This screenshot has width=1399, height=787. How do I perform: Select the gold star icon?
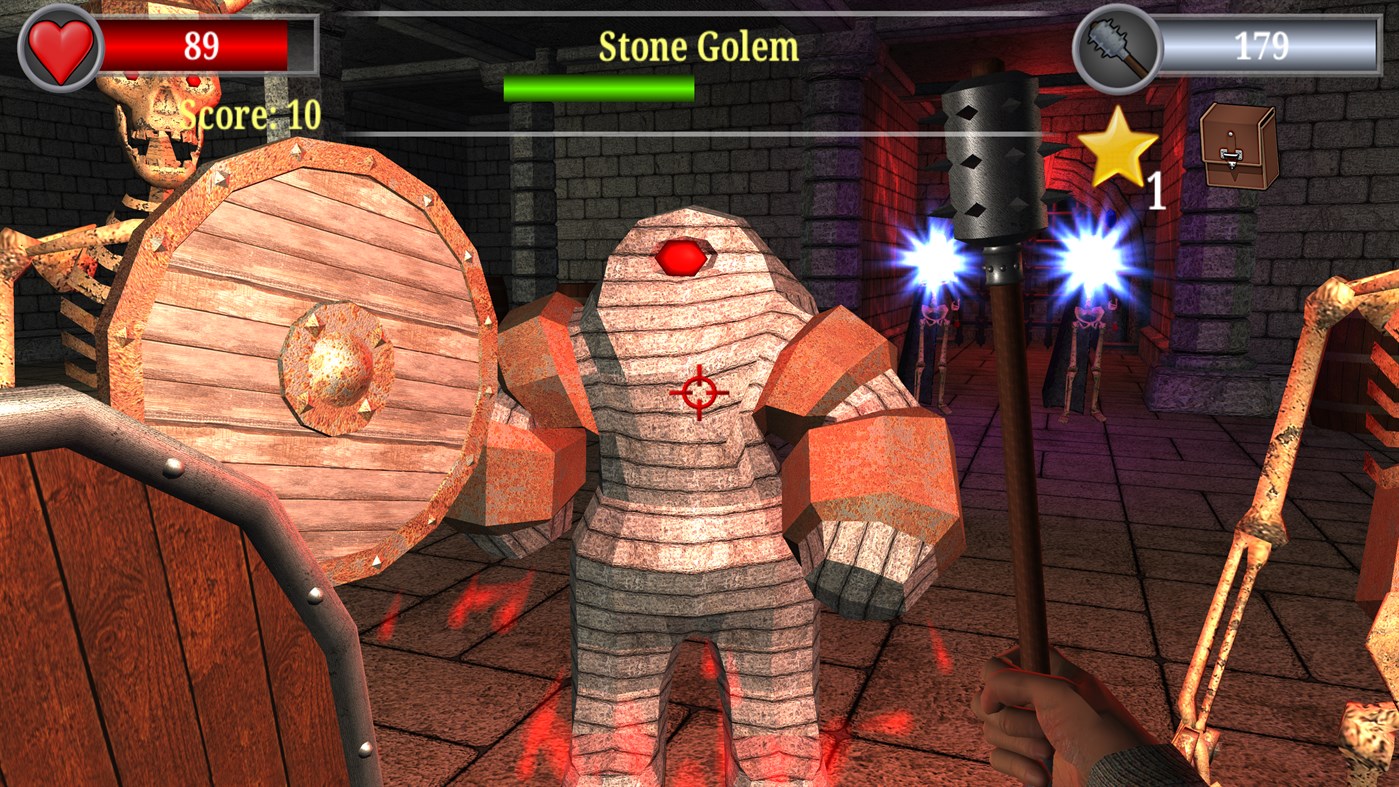tap(1118, 148)
